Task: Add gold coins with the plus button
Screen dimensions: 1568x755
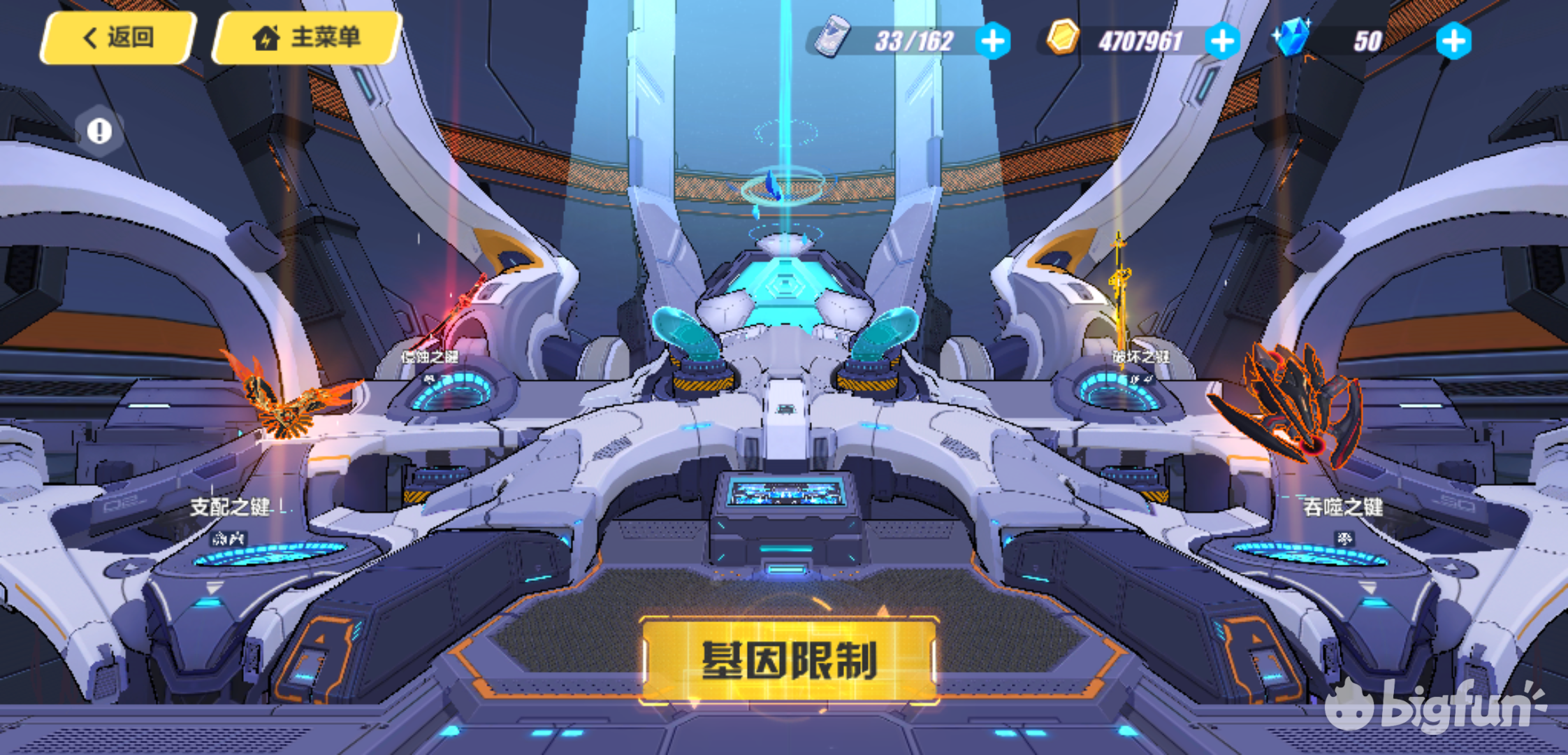Action: click(x=1222, y=41)
